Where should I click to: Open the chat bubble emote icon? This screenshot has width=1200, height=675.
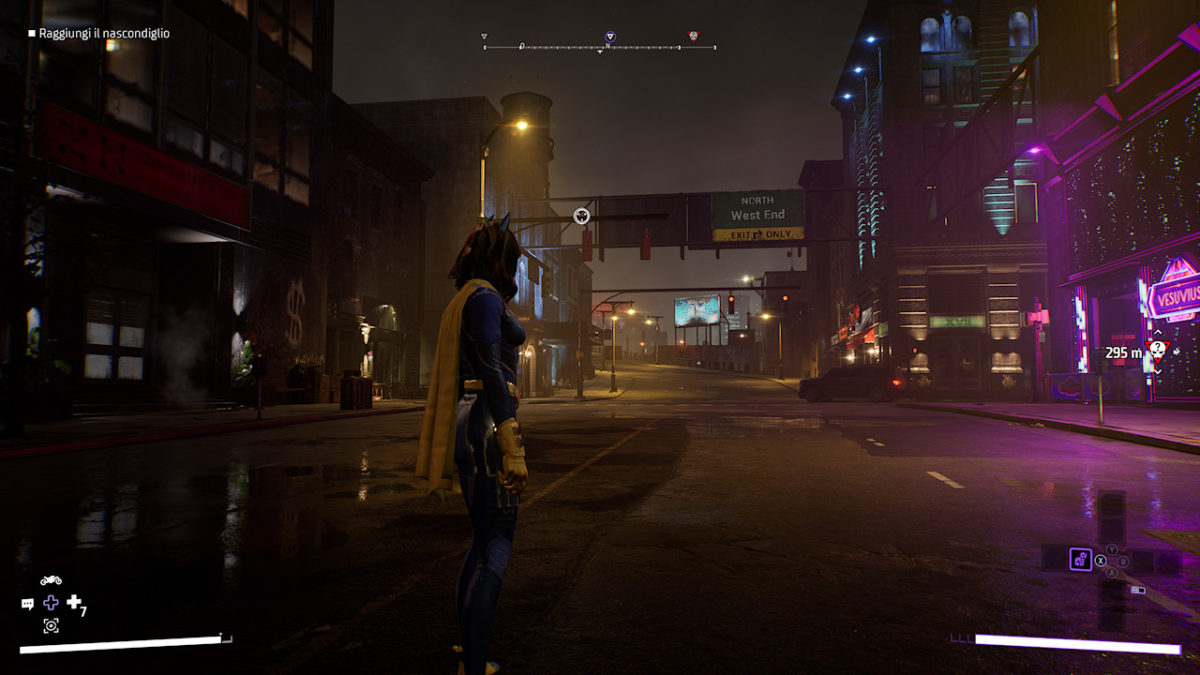pos(28,603)
